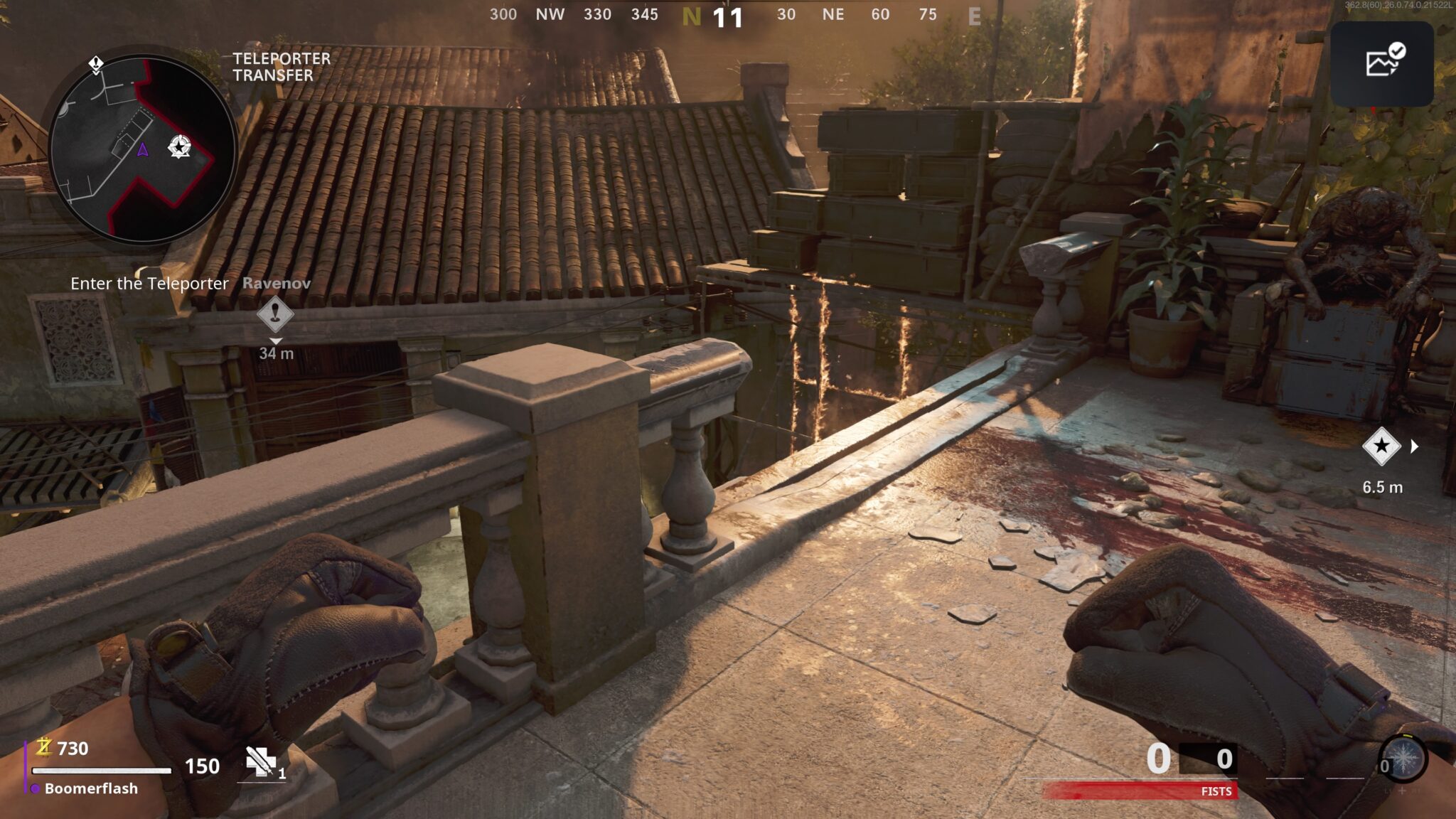
Task: Click the 150 health progress bar
Action: (102, 771)
